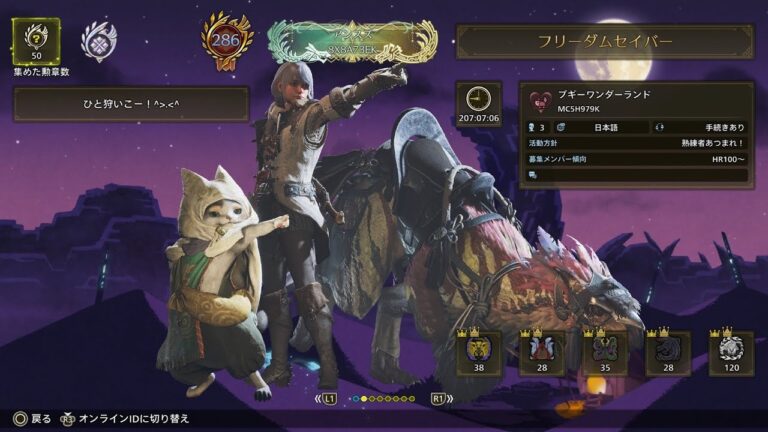
Task: Select the ひと狩いこー greeting message box
Action: (131, 104)
